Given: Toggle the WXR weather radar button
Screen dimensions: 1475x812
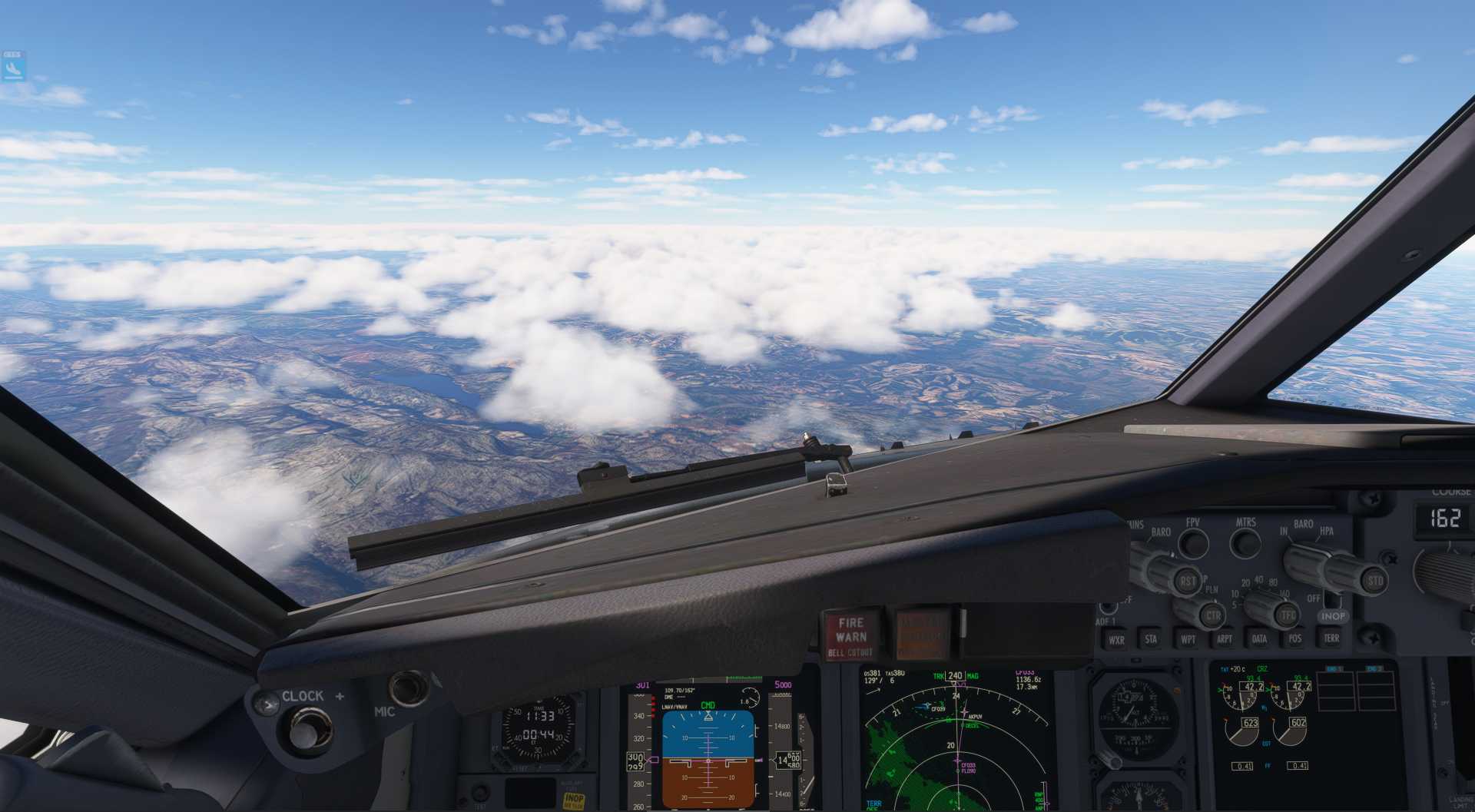Looking at the screenshot, I should tap(1116, 639).
